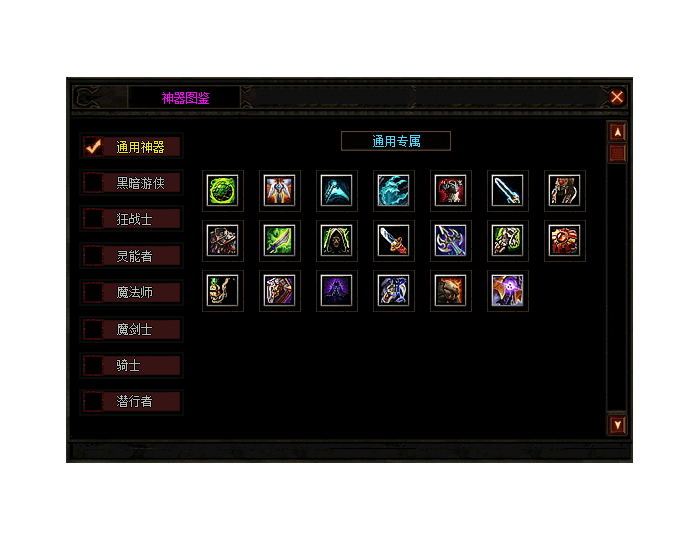Open the 魔剑士 artifact list
Image resolution: width=700 pixels, height=540 pixels.
click(132, 329)
